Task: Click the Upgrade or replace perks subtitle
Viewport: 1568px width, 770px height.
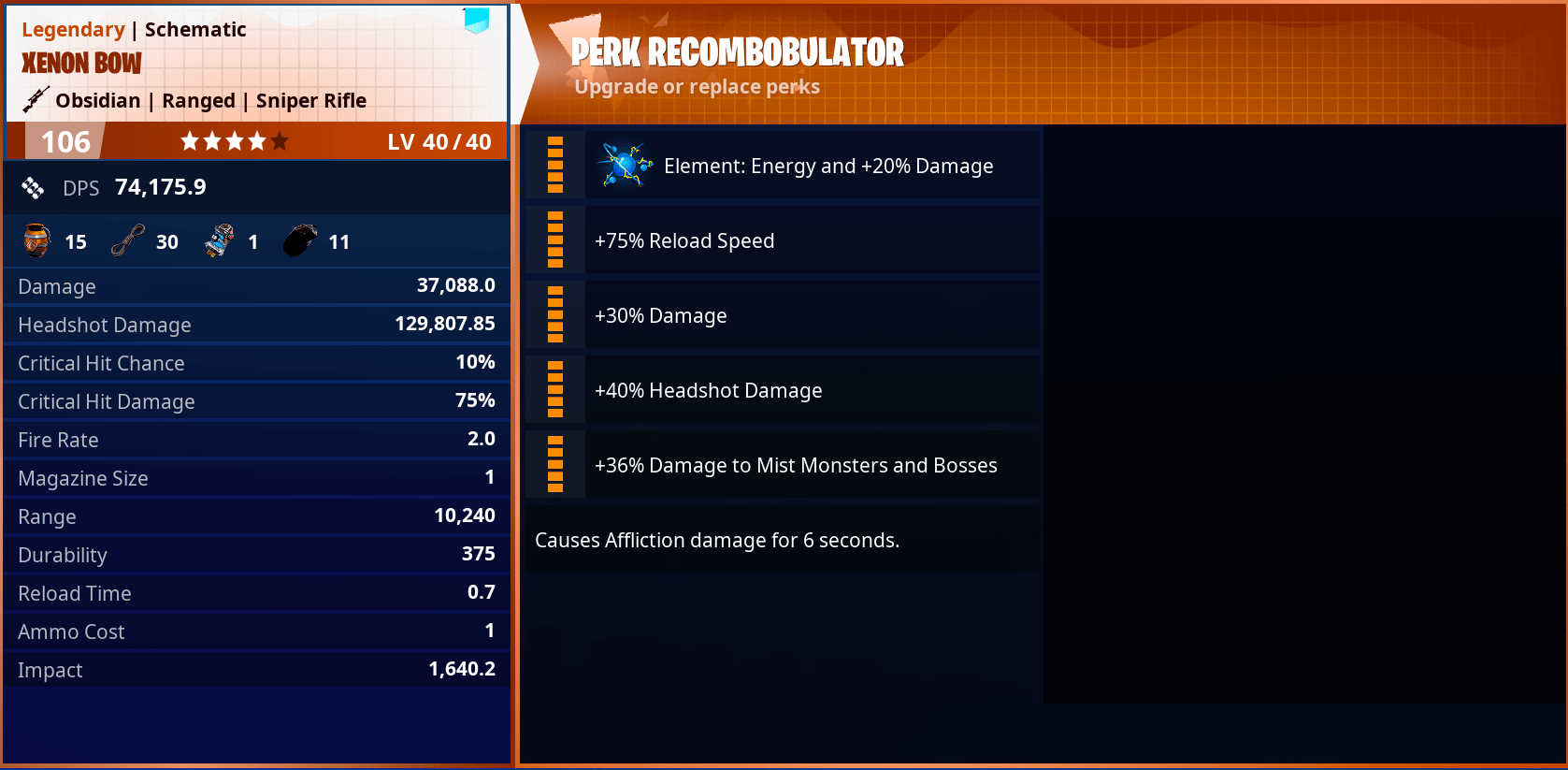Action: pos(698,86)
